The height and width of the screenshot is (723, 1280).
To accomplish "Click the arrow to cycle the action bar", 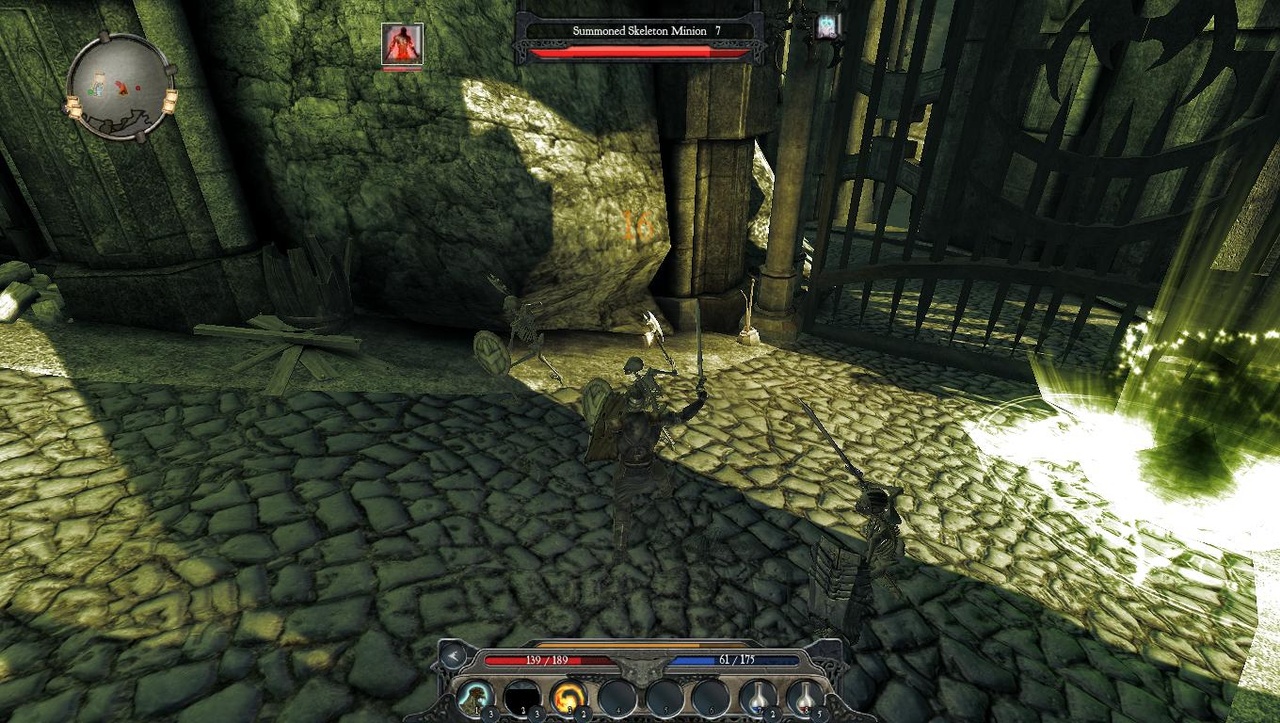I will pos(452,657).
